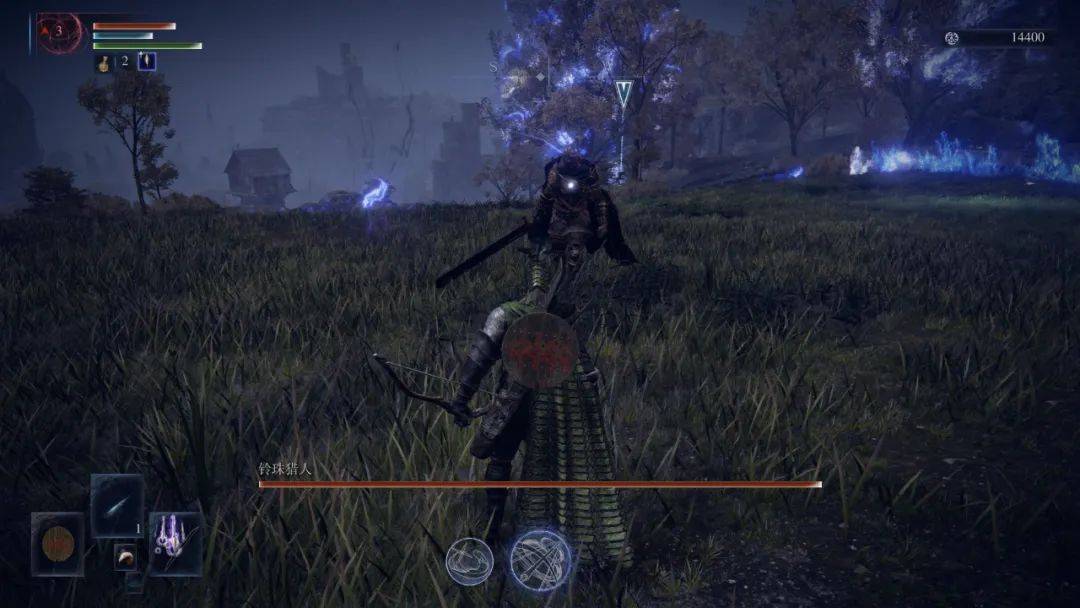
Task: Select the purple glowing weapon slot
Action: [175, 543]
